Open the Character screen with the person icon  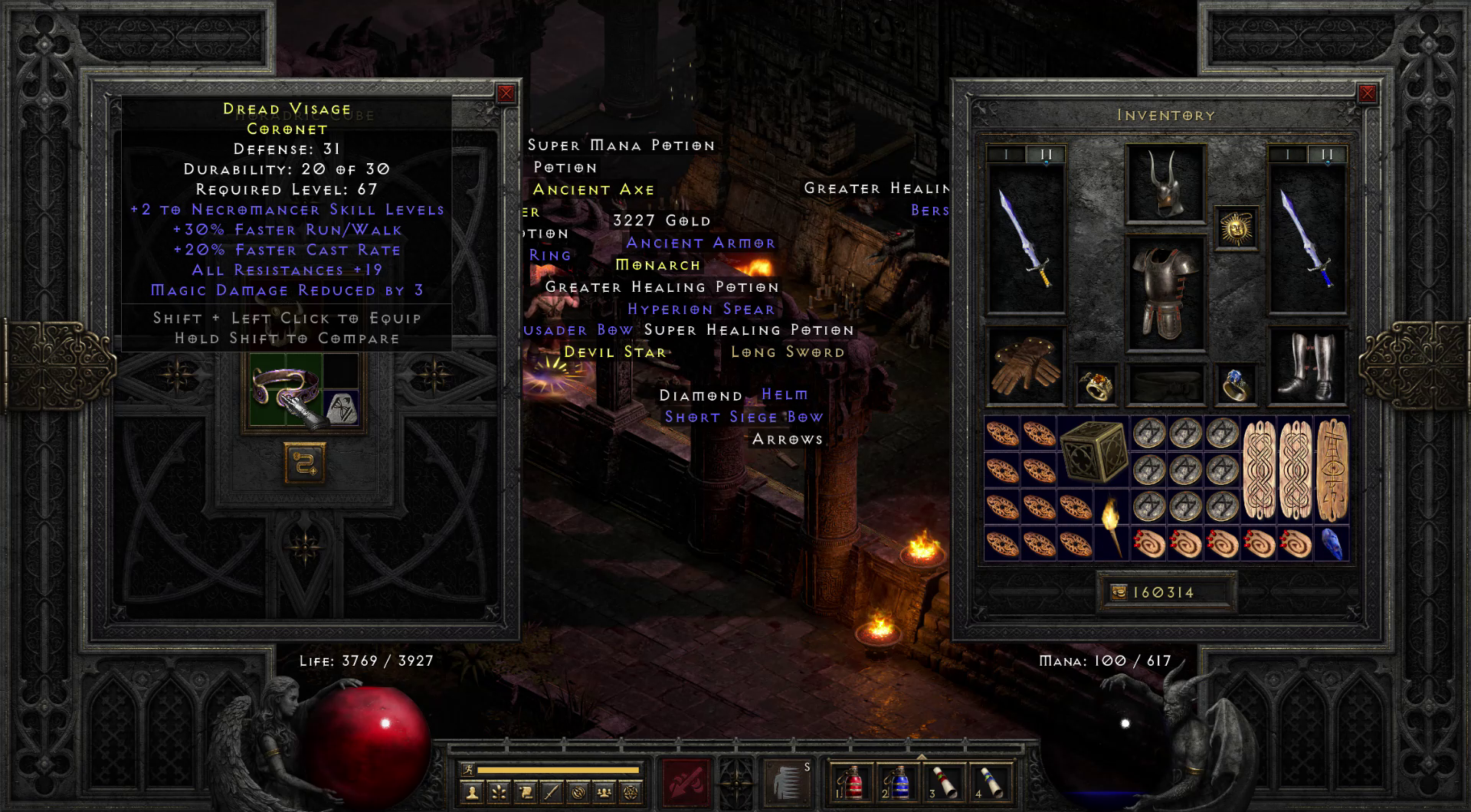[x=472, y=791]
